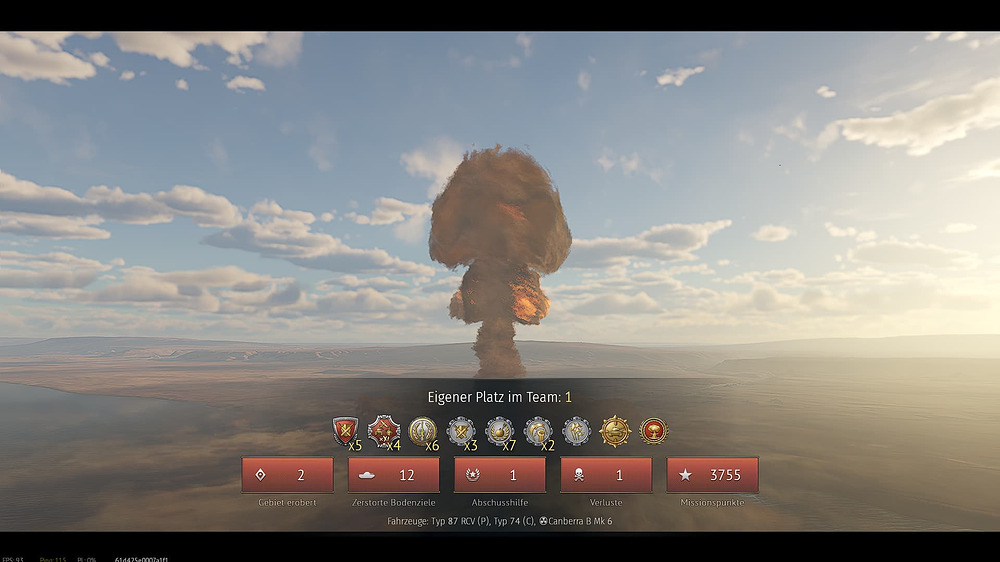Choose the red cross-shaped award marked x4
Viewport: 1000px width, 562px height.
[x=383, y=431]
